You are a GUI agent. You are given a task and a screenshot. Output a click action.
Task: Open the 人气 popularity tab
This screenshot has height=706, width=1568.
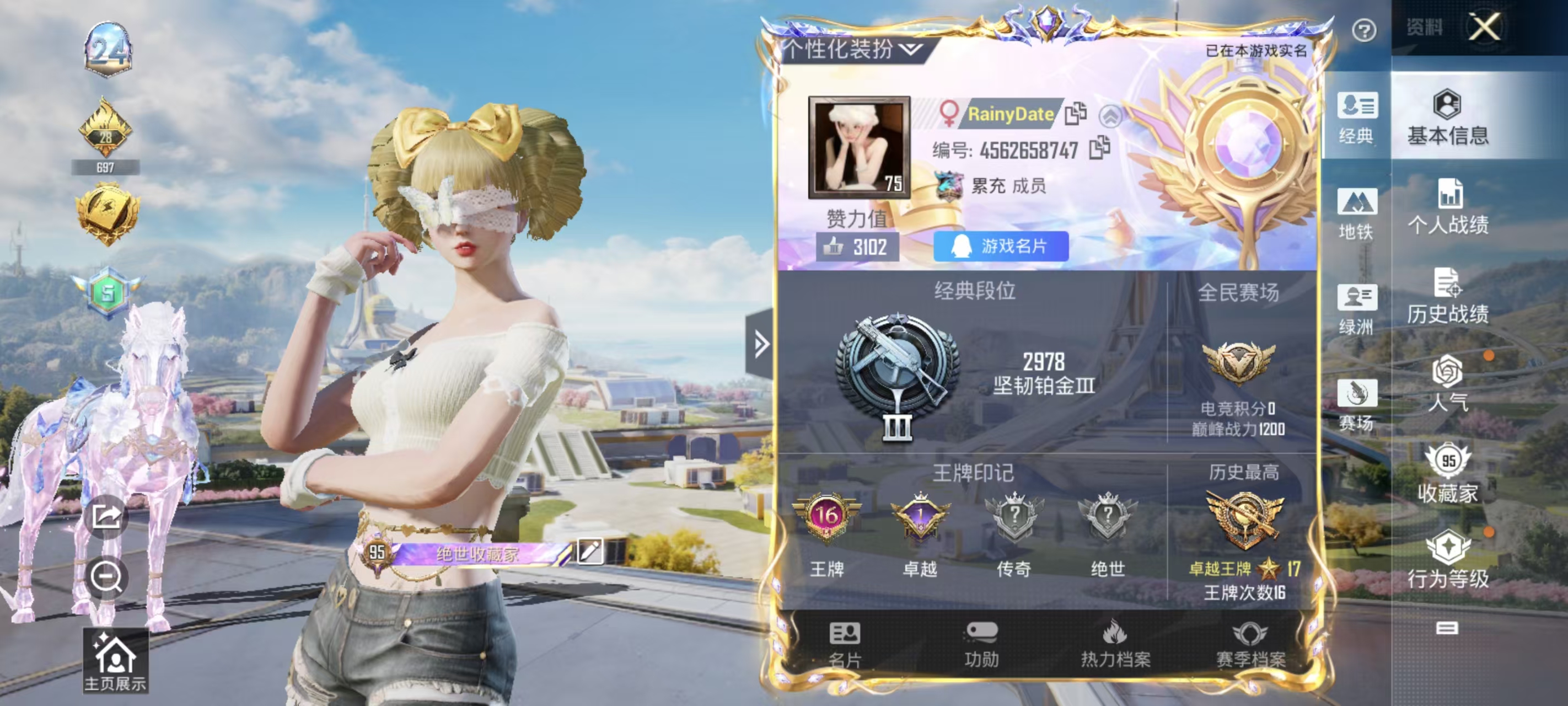point(1448,384)
